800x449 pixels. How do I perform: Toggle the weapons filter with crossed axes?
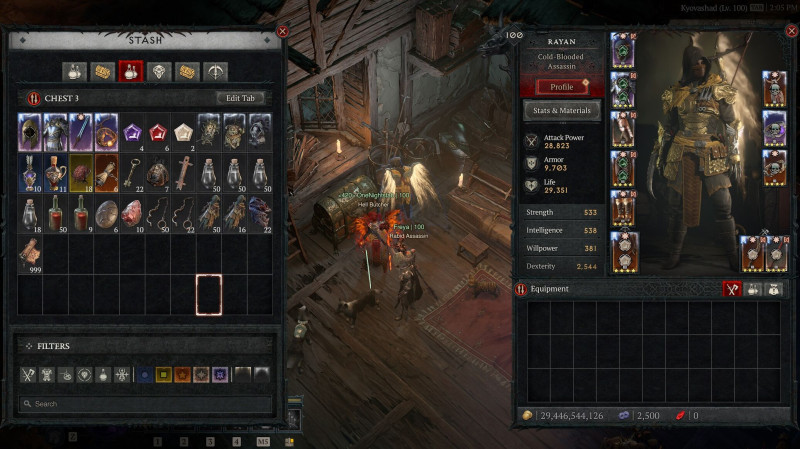29,375
